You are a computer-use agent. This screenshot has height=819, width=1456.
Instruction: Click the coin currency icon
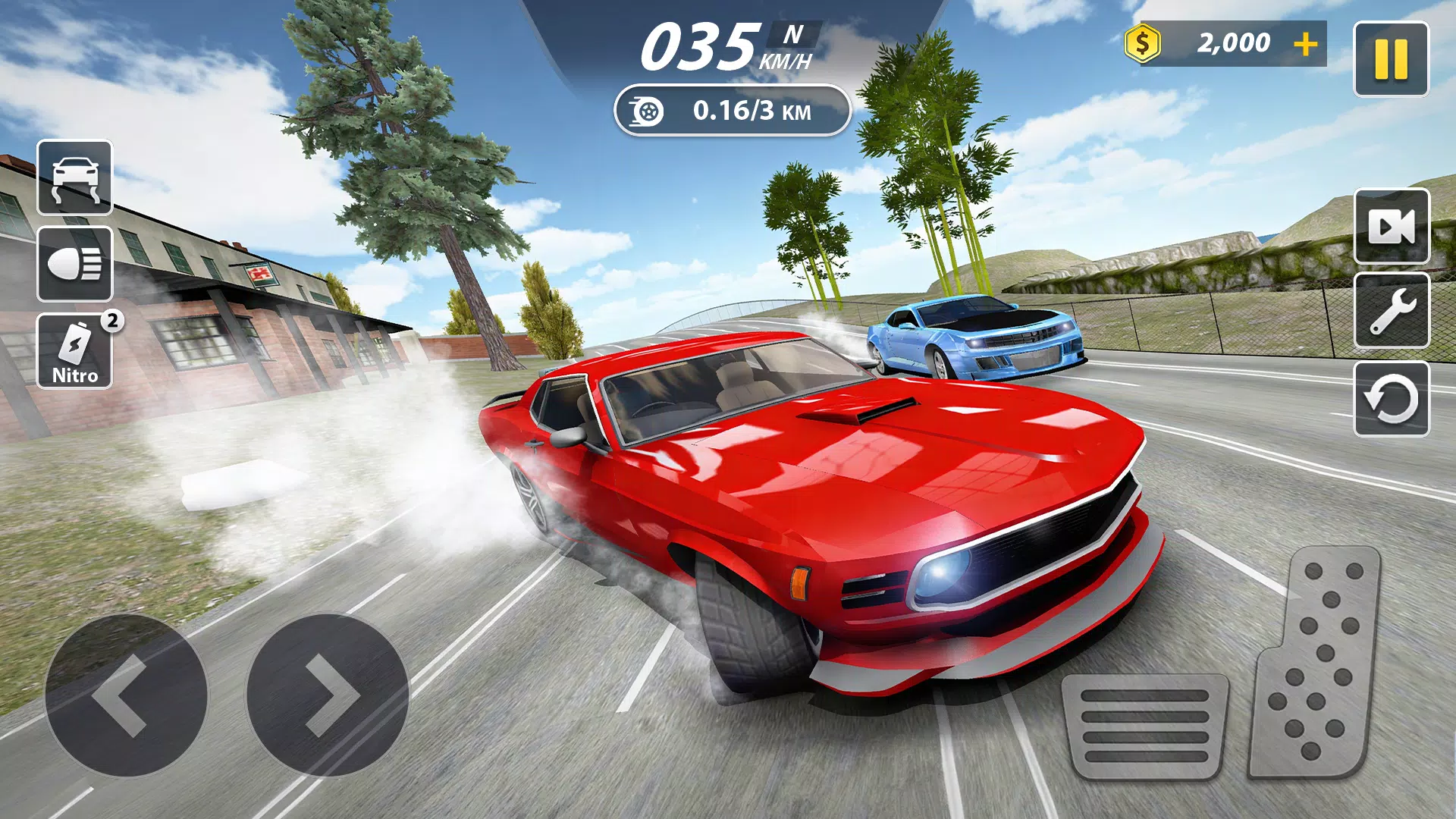click(x=1142, y=42)
